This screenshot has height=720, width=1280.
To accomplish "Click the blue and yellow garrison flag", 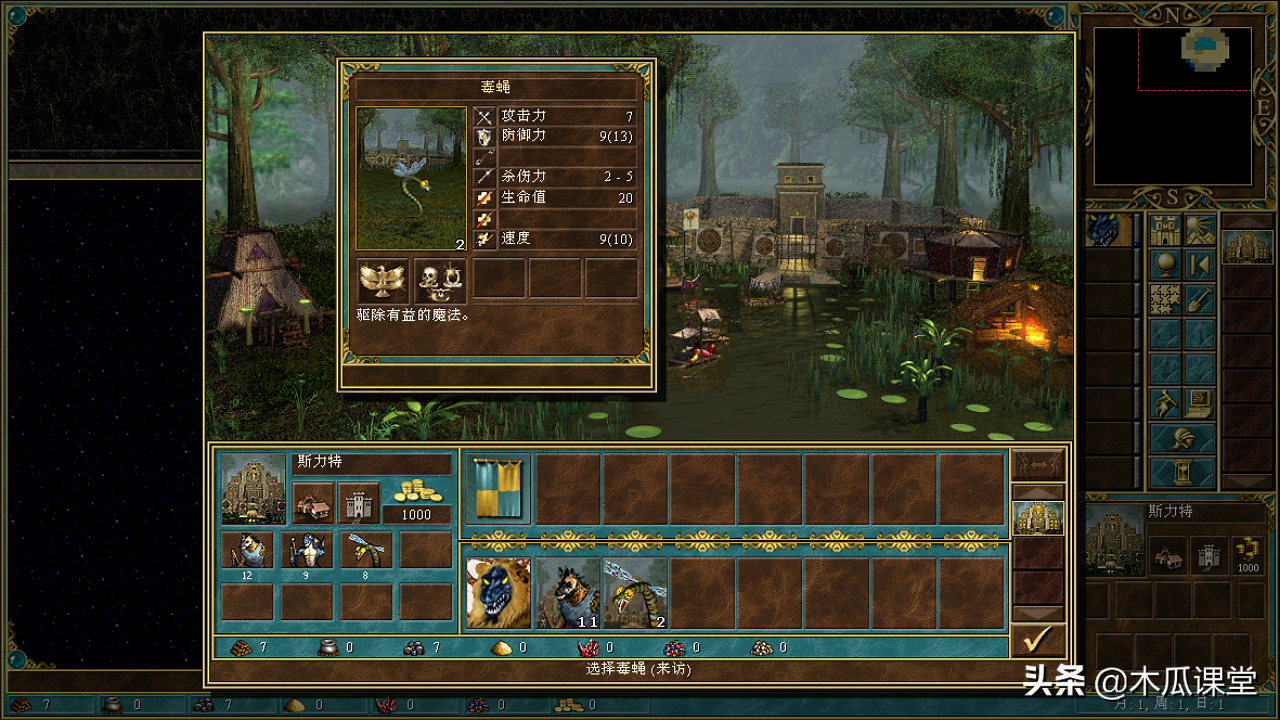I will click(498, 490).
